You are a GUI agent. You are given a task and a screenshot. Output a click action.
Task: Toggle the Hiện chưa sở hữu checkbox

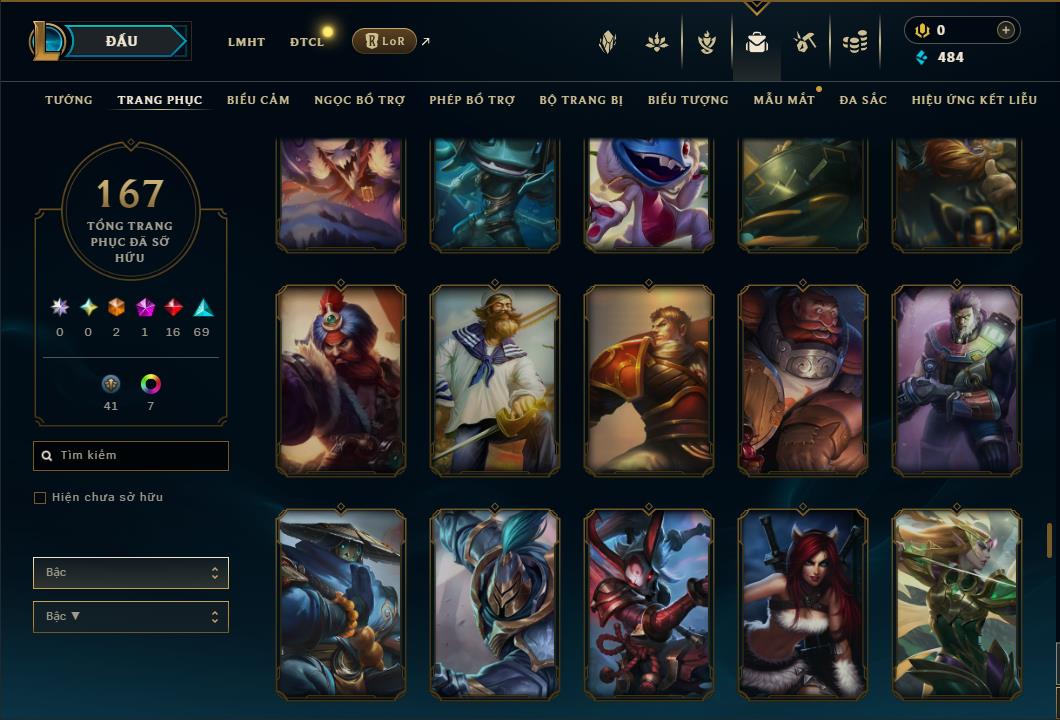(x=40, y=498)
